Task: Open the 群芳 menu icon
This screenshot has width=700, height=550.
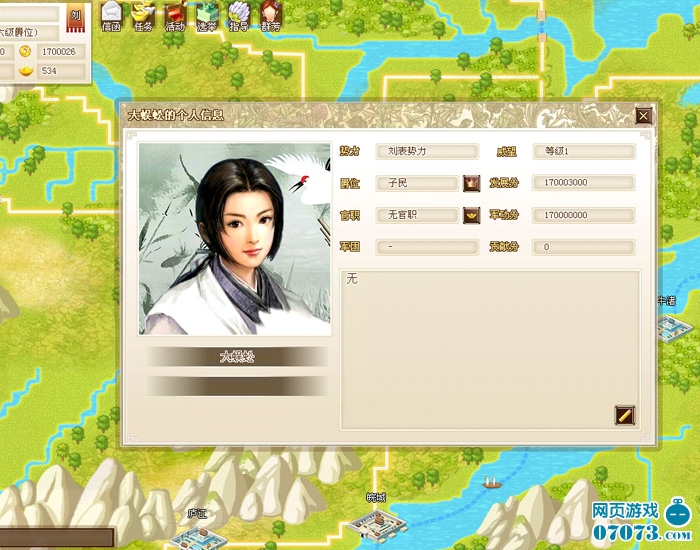Action: point(271,16)
